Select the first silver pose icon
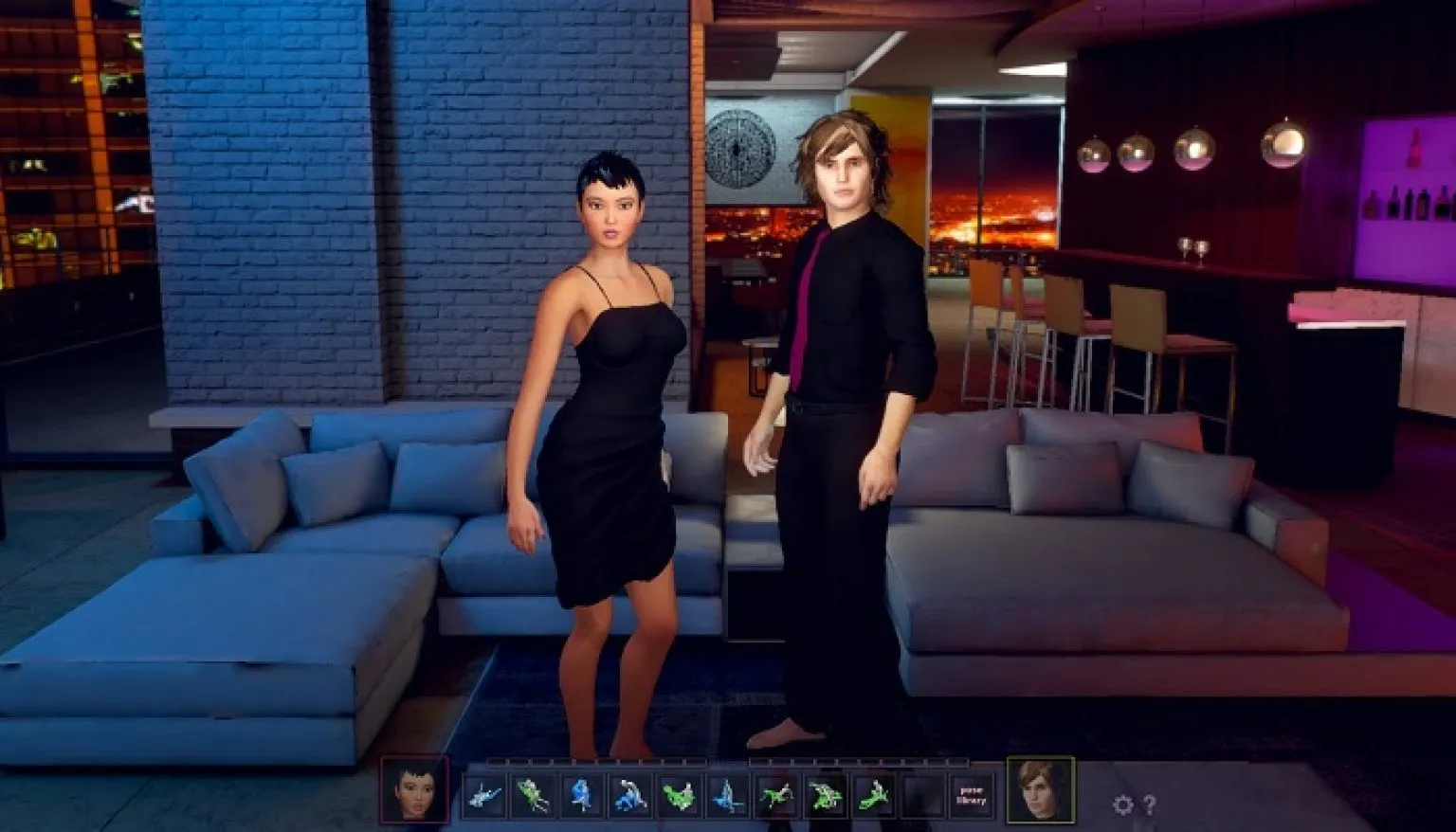 coord(484,796)
